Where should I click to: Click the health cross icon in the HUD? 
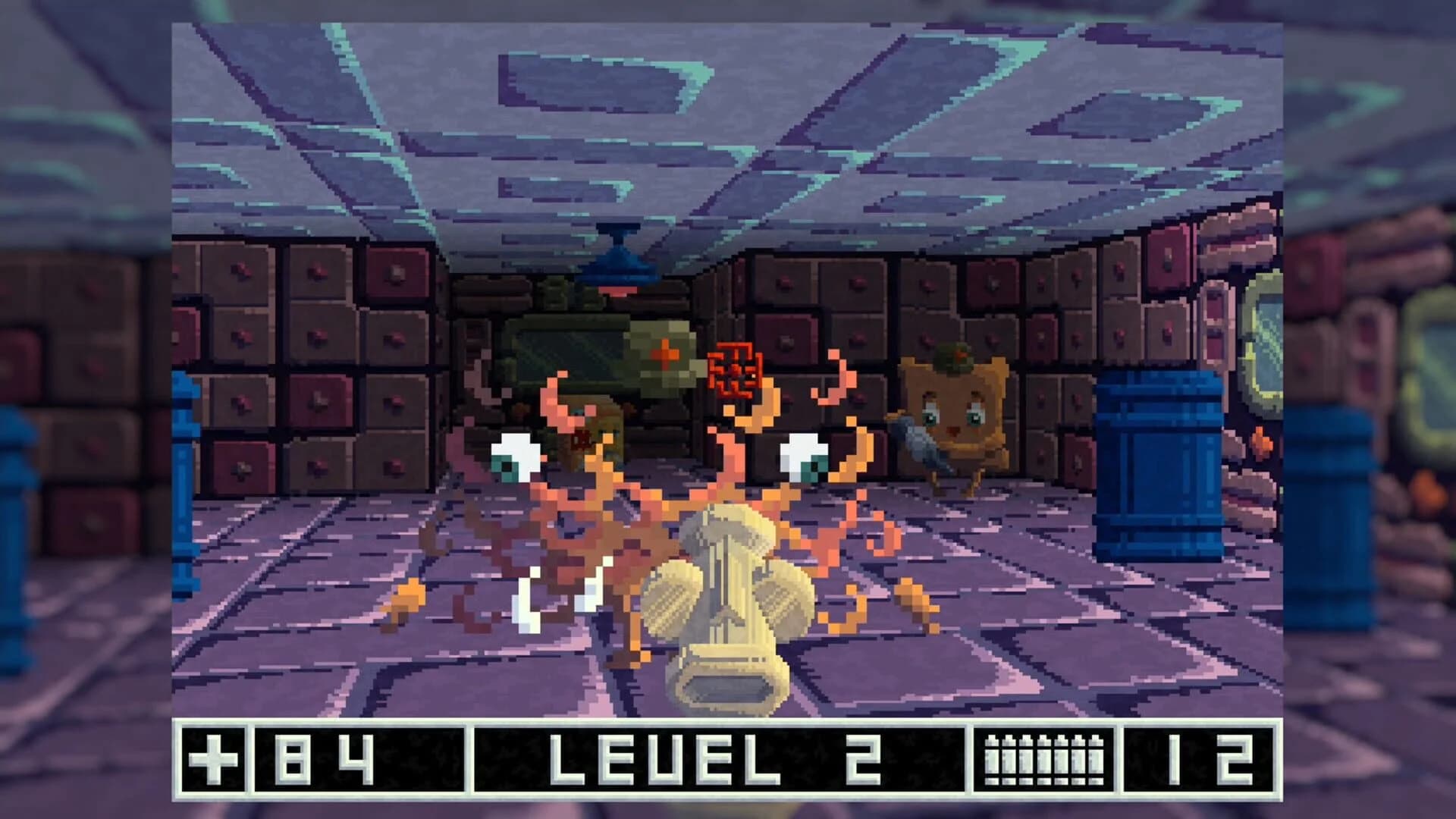pyautogui.click(x=215, y=760)
